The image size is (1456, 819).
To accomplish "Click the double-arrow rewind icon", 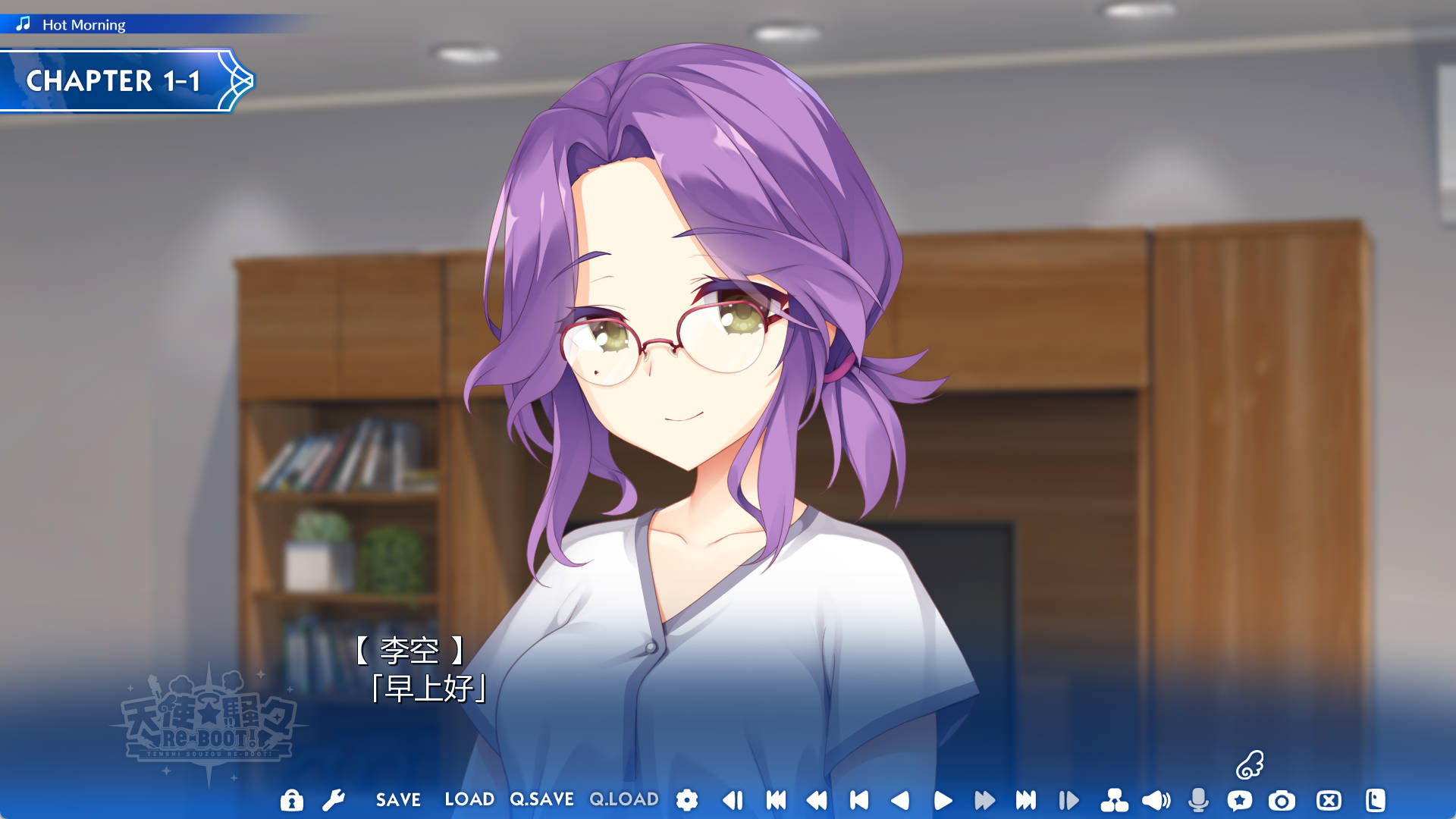I will click(x=817, y=800).
